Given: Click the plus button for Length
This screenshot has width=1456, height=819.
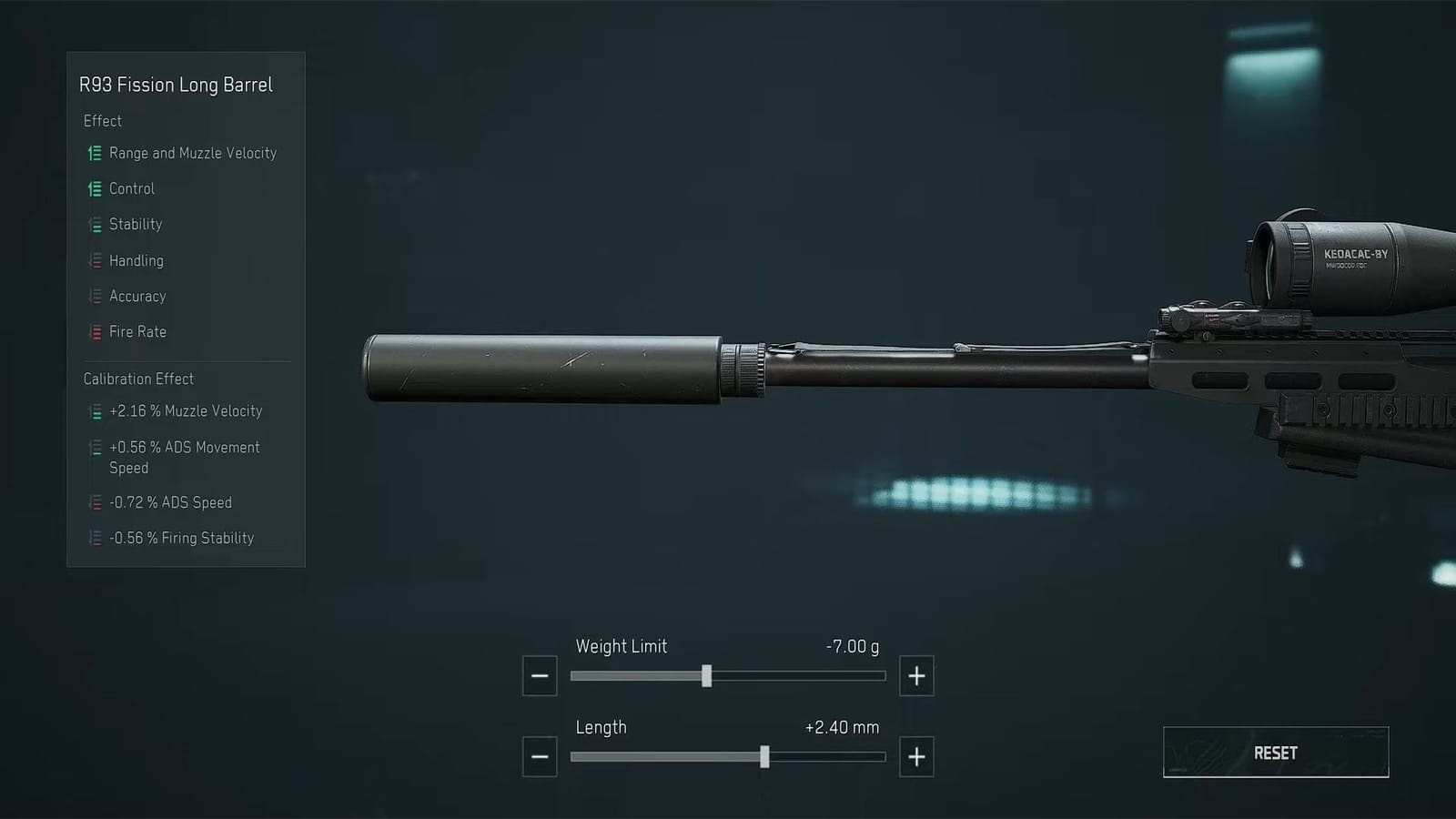Looking at the screenshot, I should tap(916, 756).
